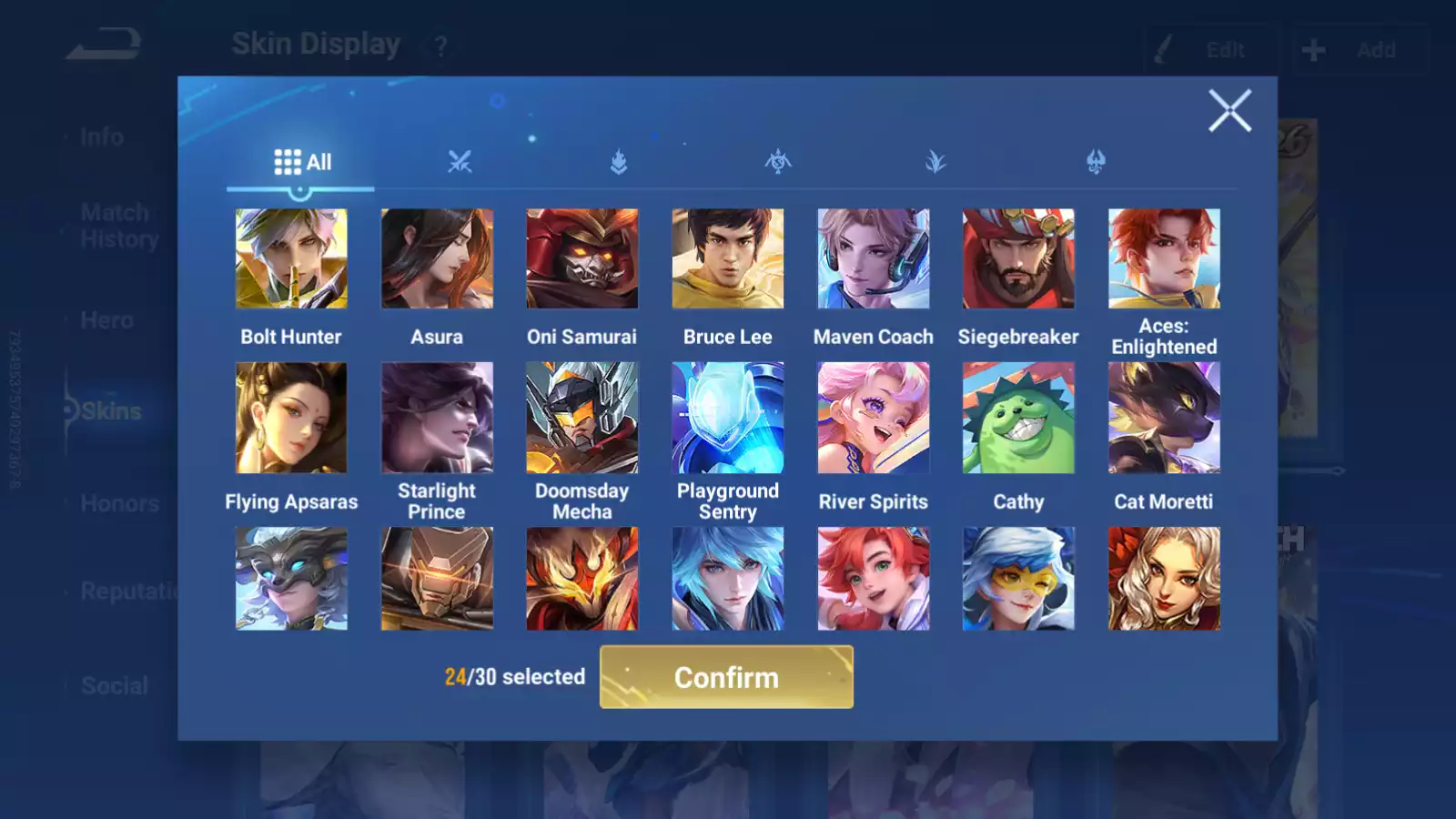
Task: Select the Bolt Hunter skin
Action: click(291, 259)
